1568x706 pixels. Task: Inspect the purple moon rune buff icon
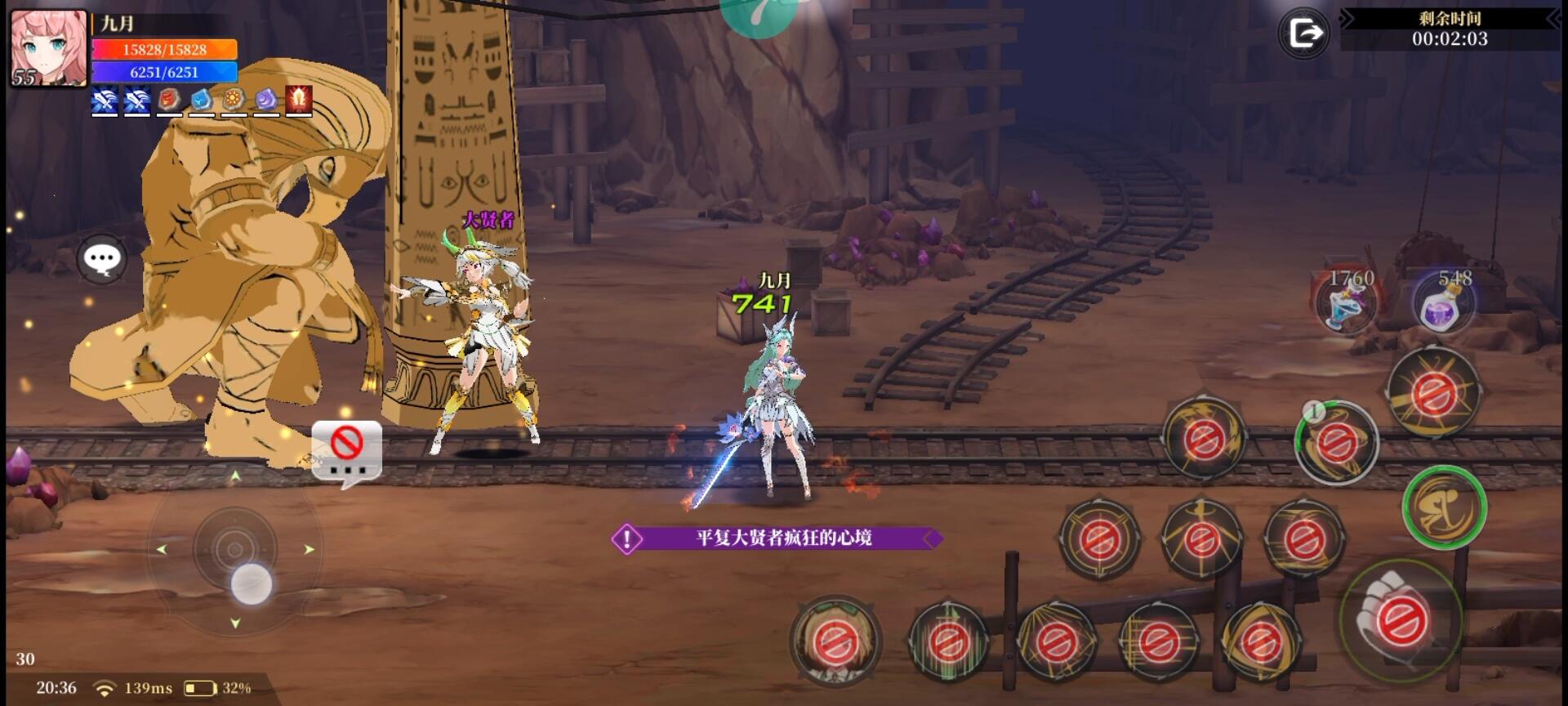[x=266, y=100]
